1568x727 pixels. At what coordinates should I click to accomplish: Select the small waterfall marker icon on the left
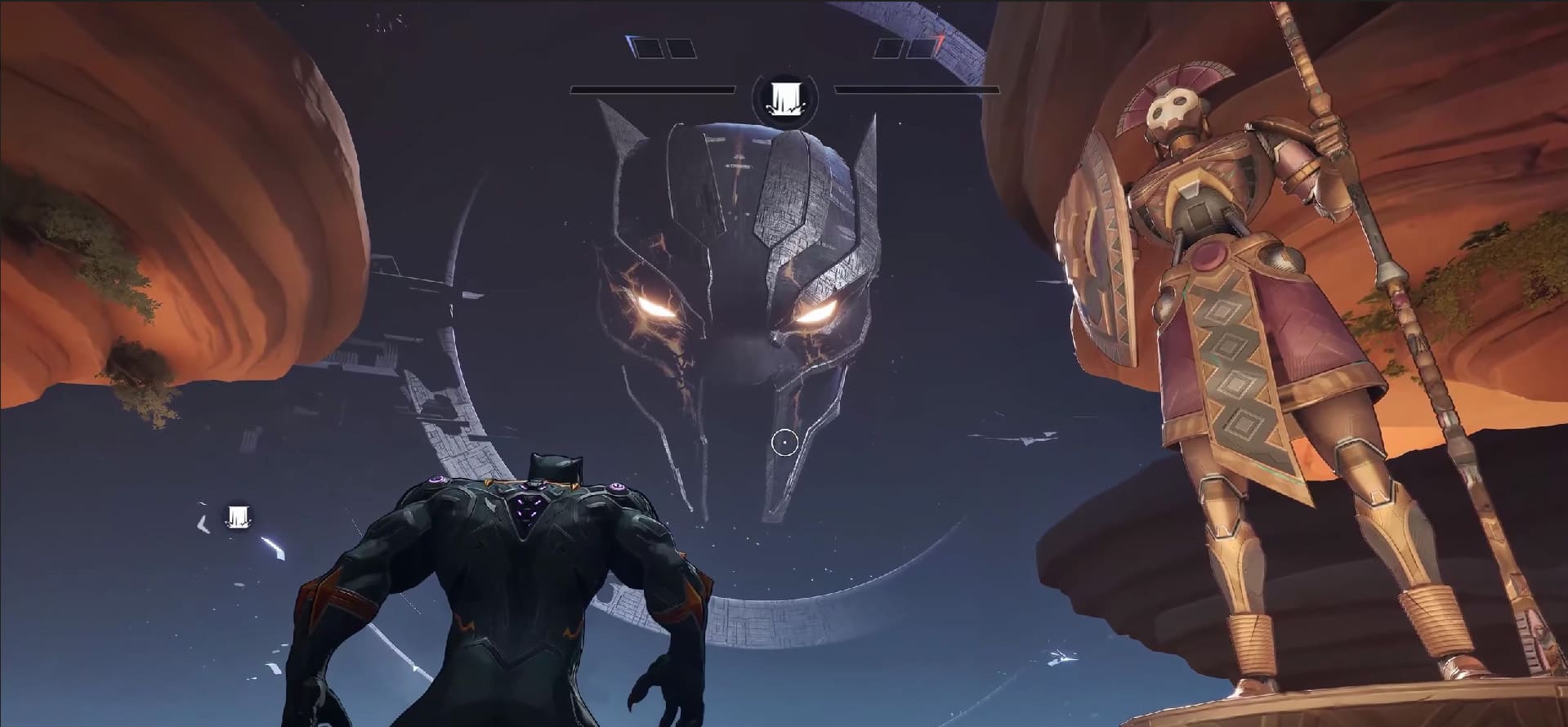click(x=236, y=515)
